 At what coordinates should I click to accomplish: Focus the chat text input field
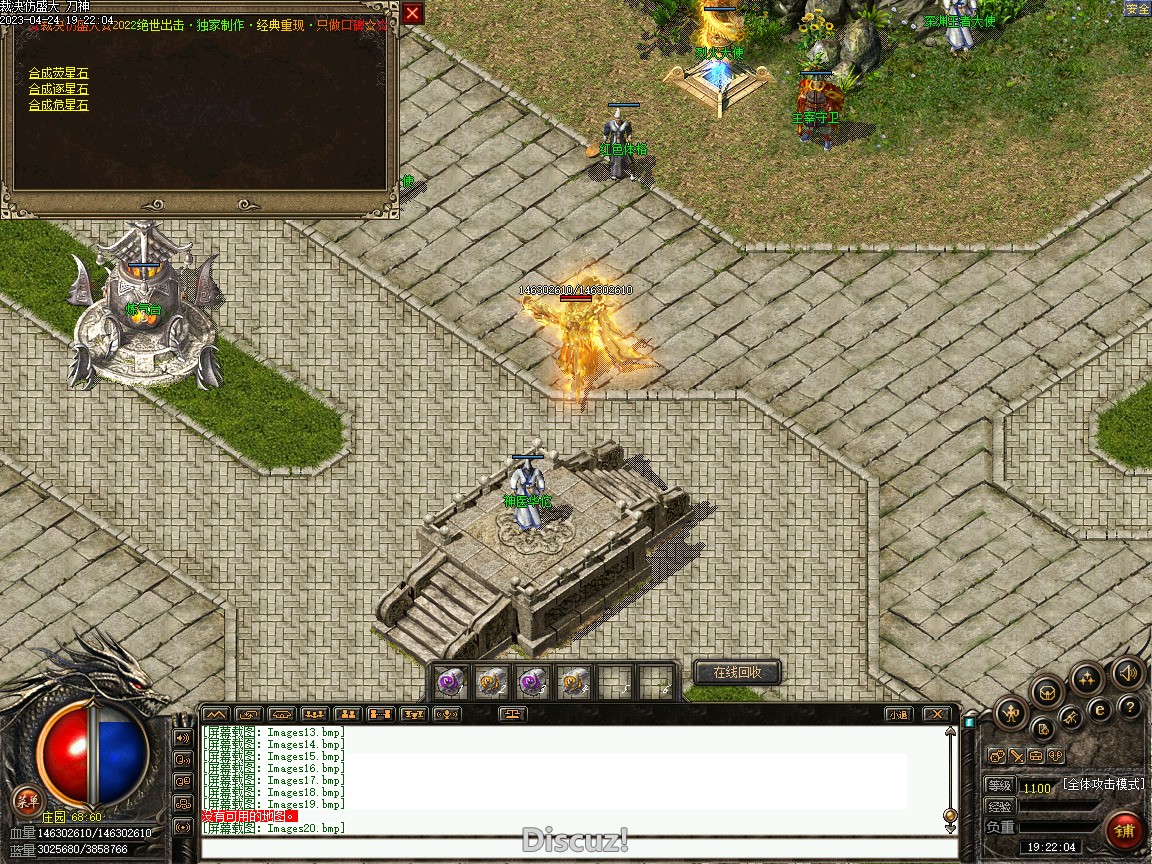[575, 849]
